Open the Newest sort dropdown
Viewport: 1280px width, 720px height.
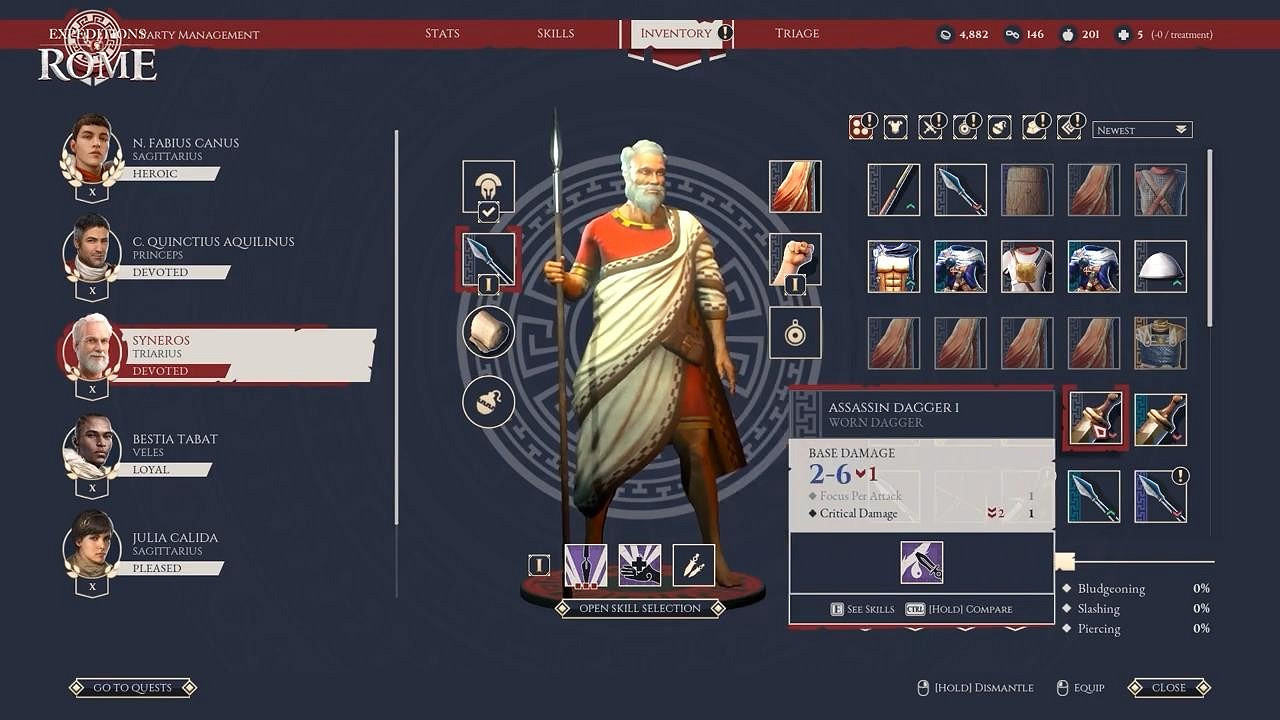[1141, 130]
